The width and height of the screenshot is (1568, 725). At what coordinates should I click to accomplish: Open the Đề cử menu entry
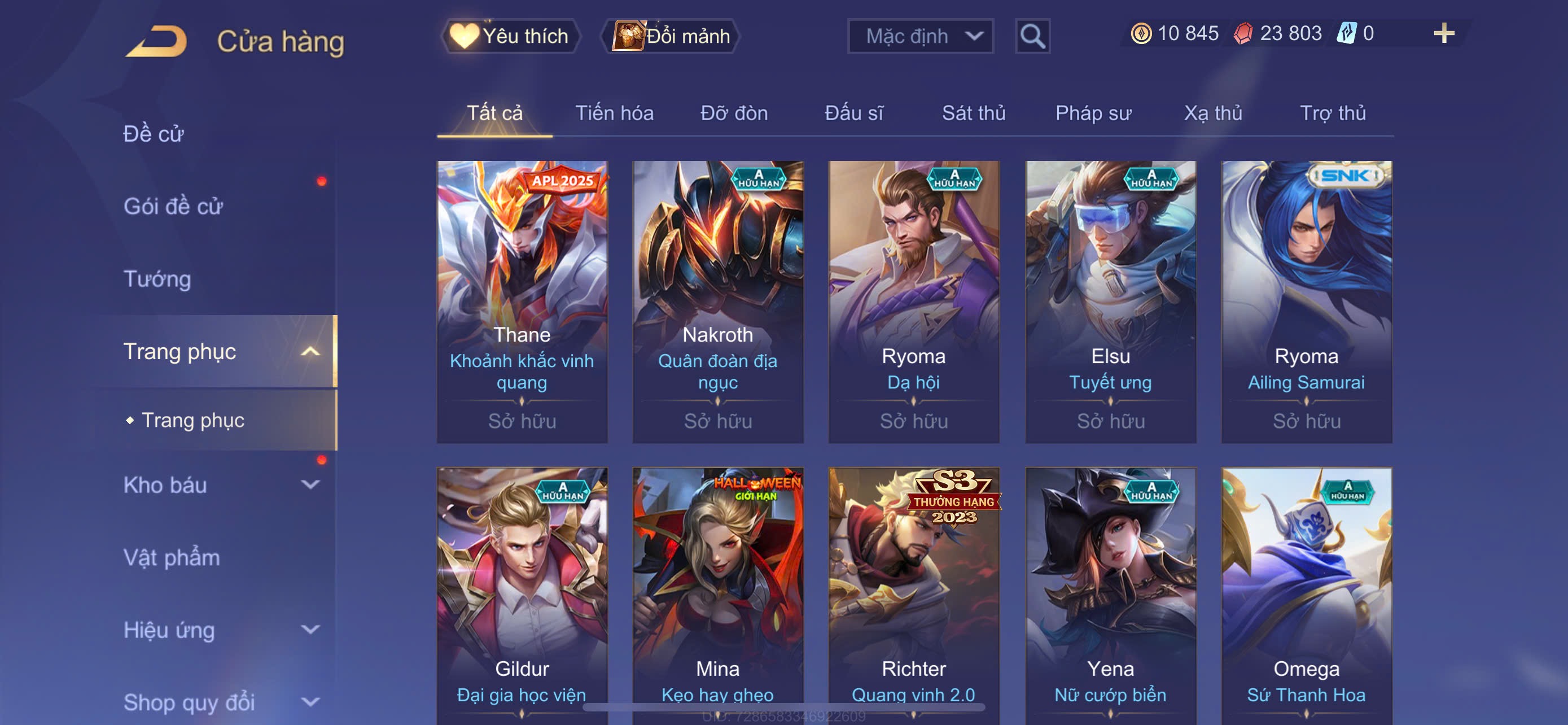154,134
